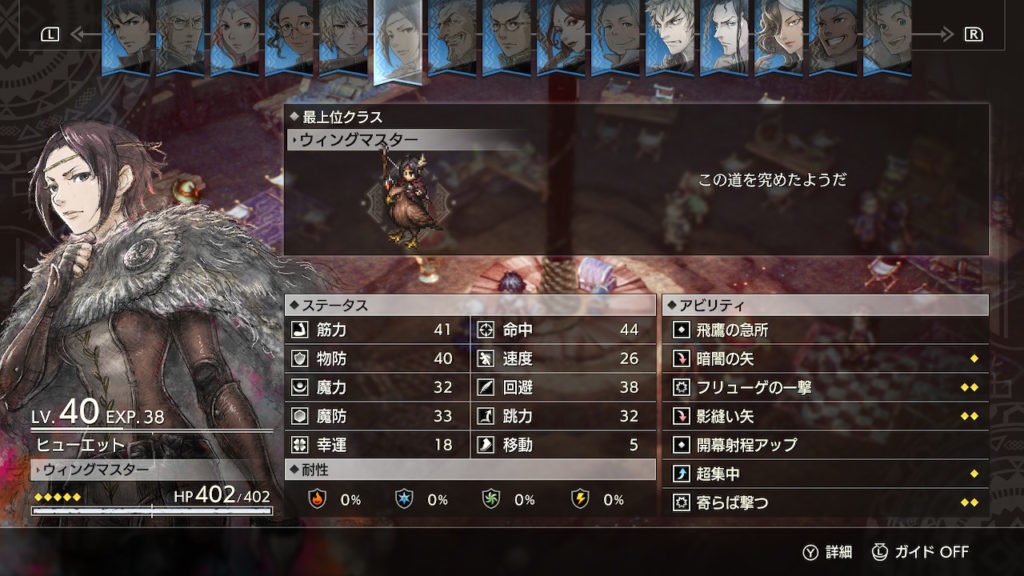Toggle the ガイド OFF guide option
Viewport: 1024px width, 576px height.
point(920,551)
